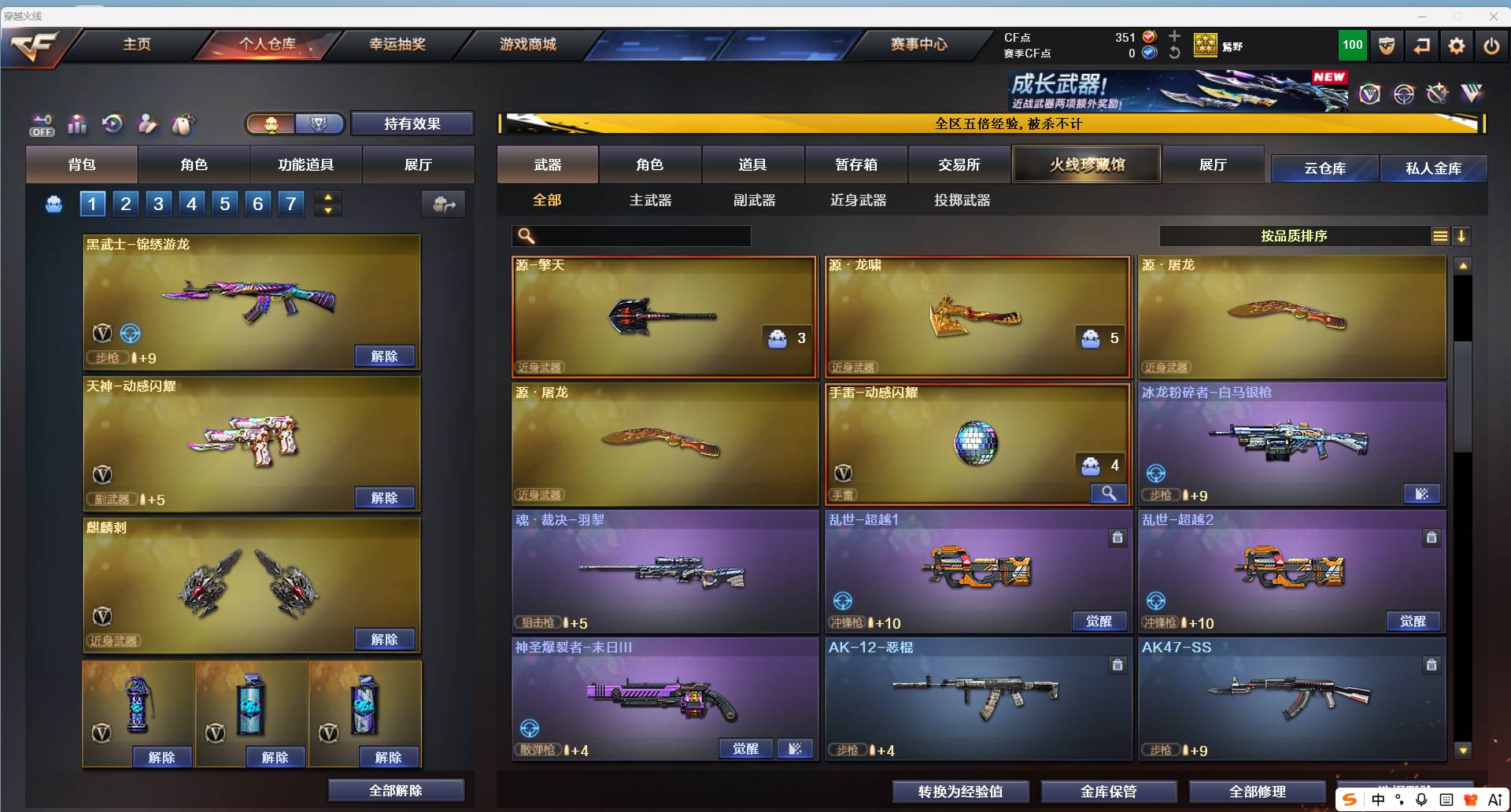Open the weapon repair wrench icon top-right
The height and width of the screenshot is (812, 1511).
[x=1437, y=93]
